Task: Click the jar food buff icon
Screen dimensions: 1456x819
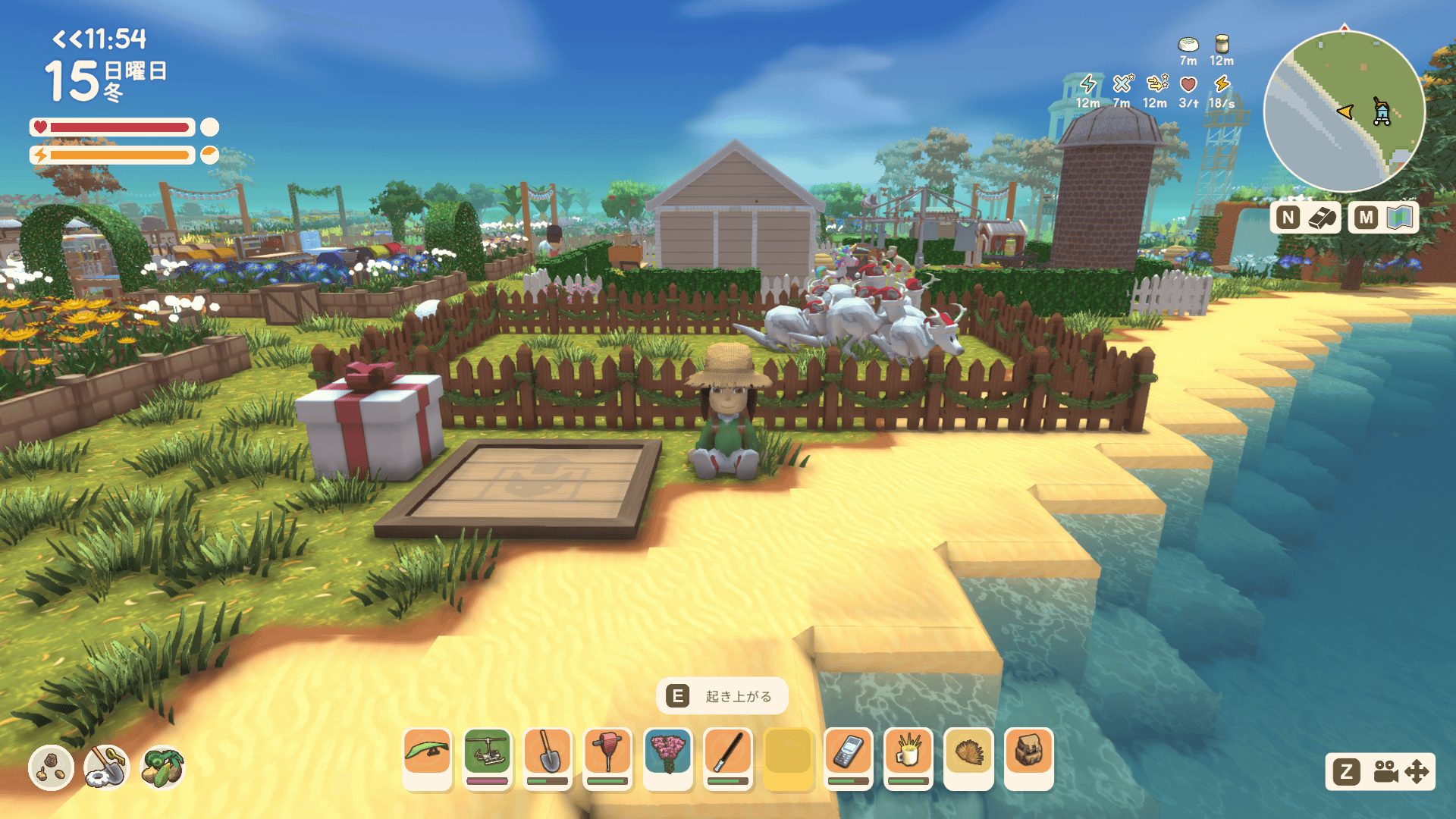Action: pos(1222,44)
